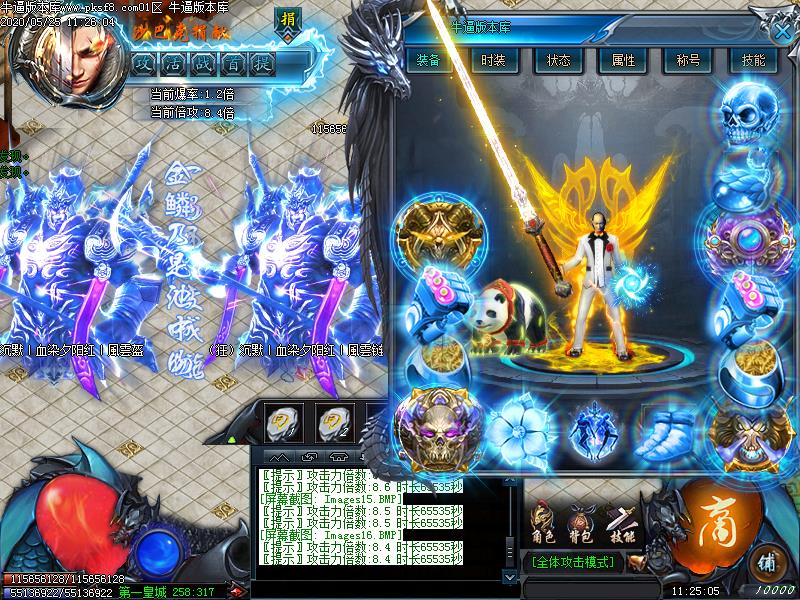Open the 技能 skills tab
This screenshot has width=800, height=600.
point(754,60)
